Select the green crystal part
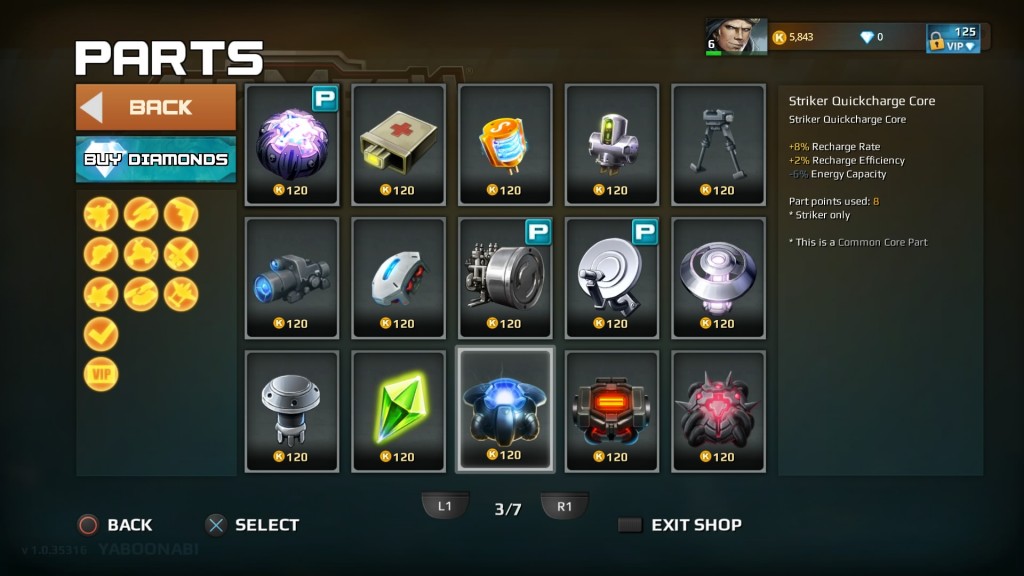The height and width of the screenshot is (576, 1024). pyautogui.click(x=398, y=410)
